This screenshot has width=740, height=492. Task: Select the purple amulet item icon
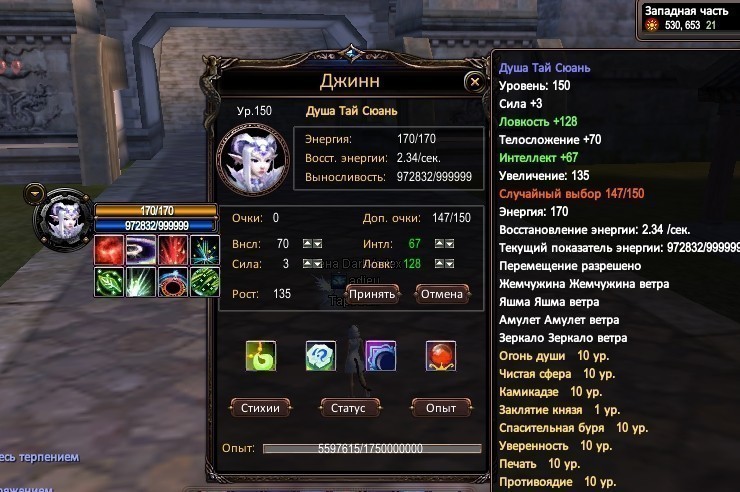[x=380, y=355]
